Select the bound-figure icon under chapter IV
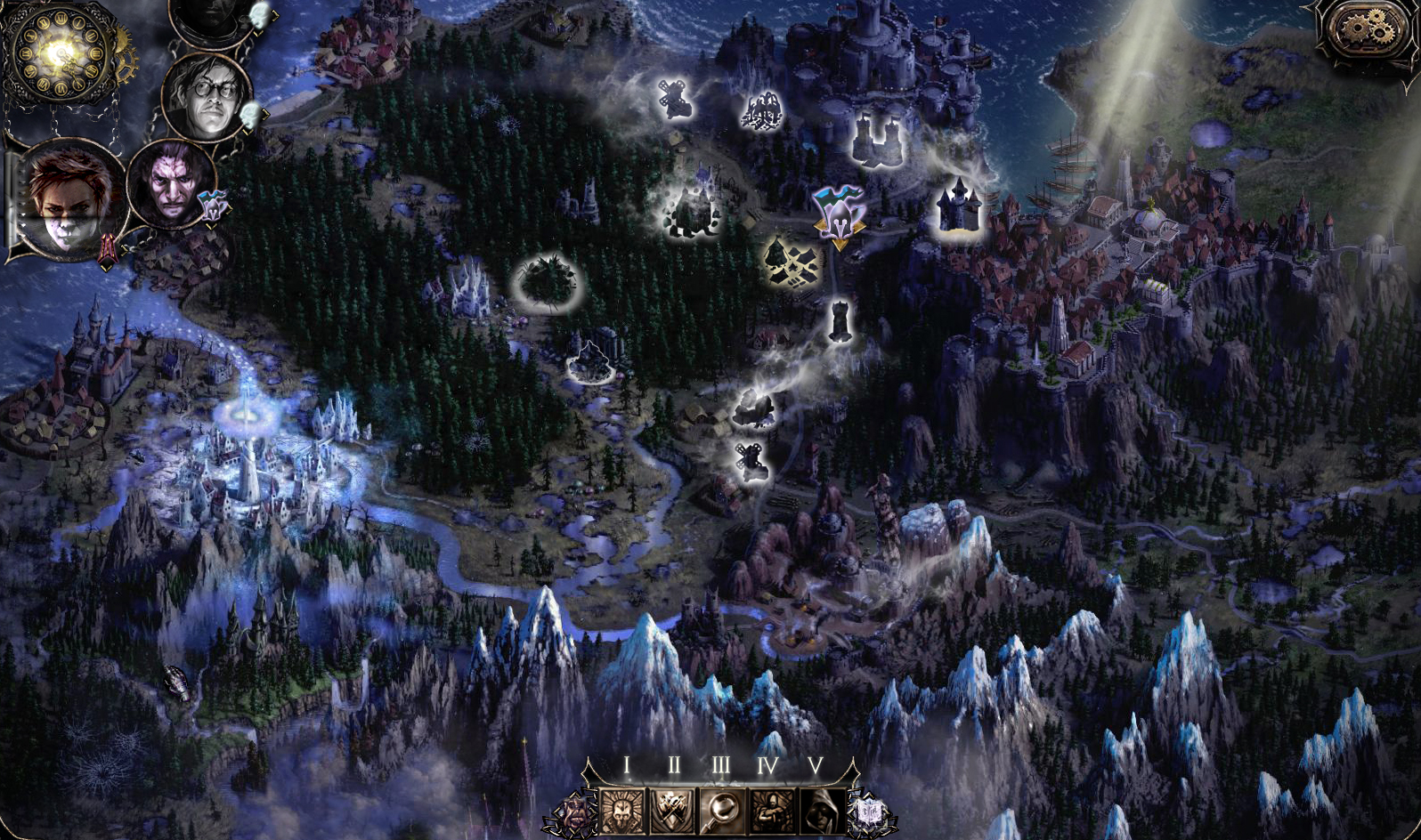This screenshot has height=840, width=1421. (773, 809)
